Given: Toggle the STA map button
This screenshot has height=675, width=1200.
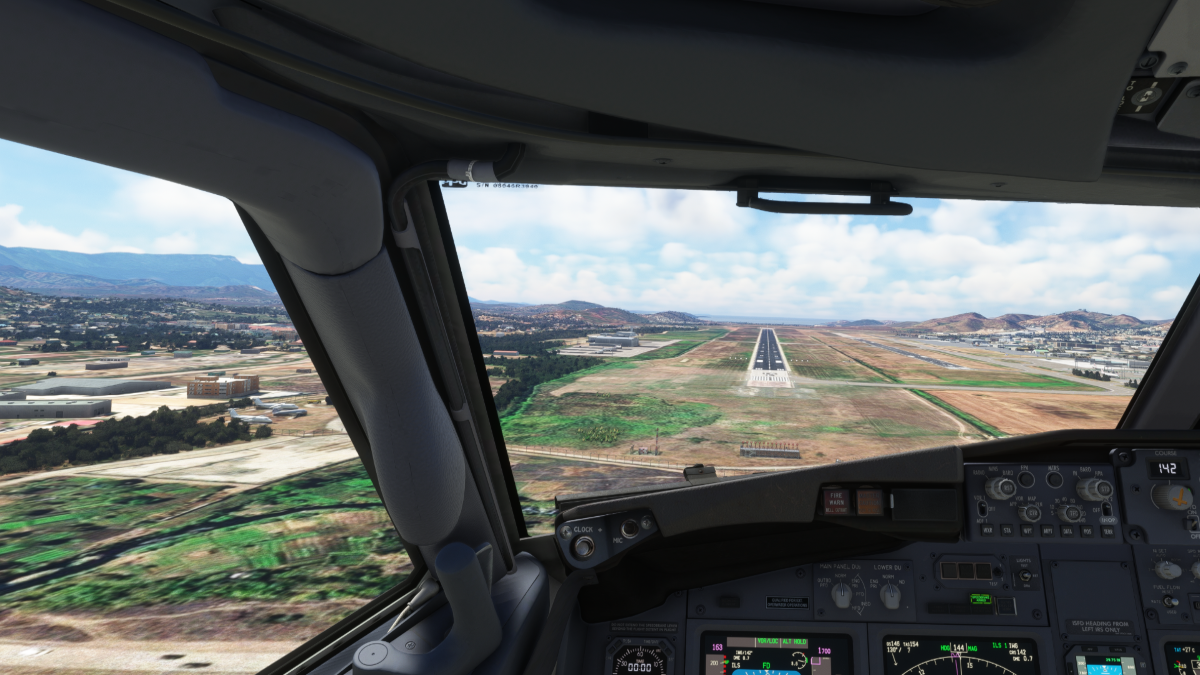Looking at the screenshot, I should [1005, 530].
